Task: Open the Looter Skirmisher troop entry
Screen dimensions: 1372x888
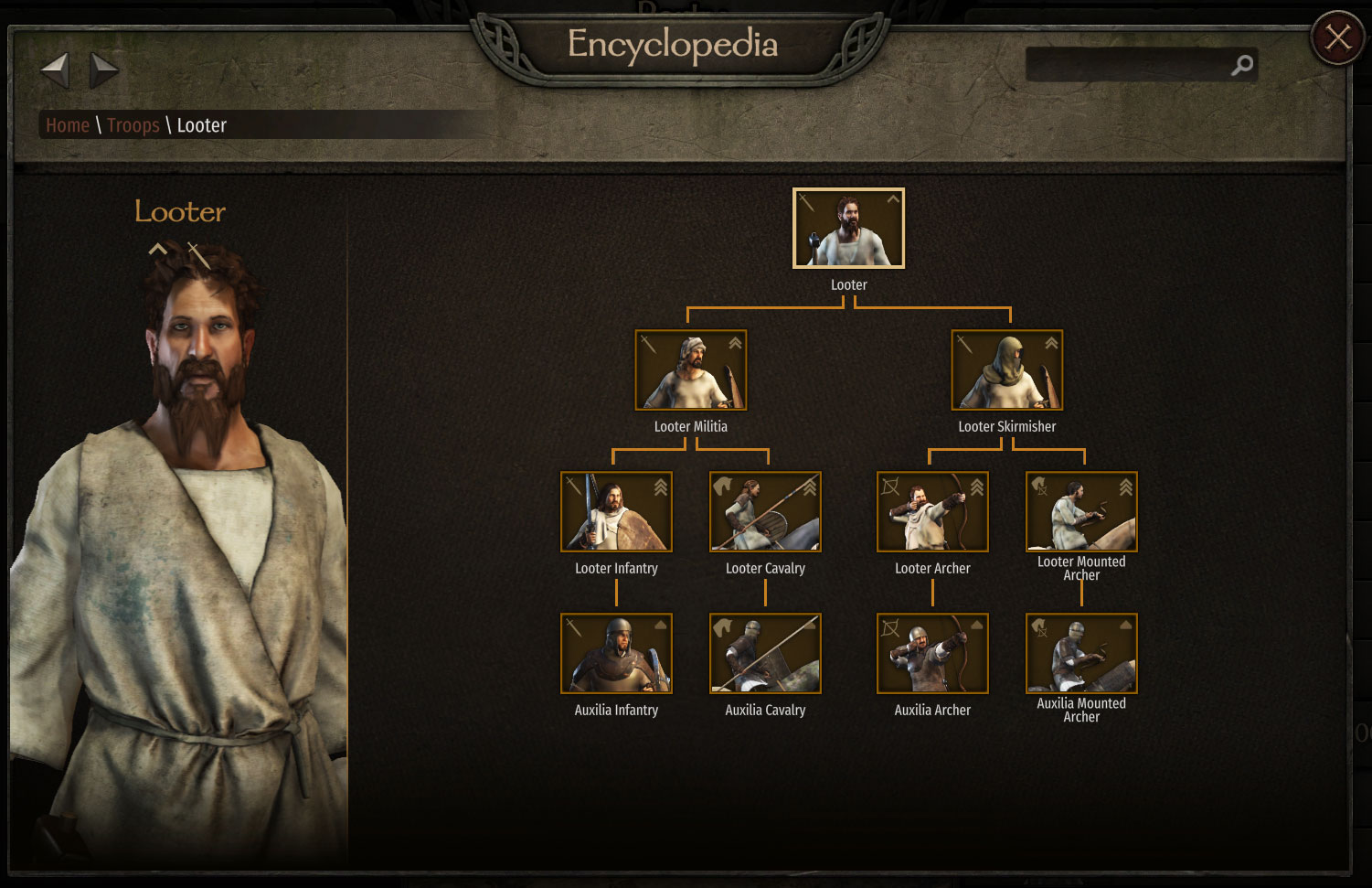Action: [x=1006, y=370]
